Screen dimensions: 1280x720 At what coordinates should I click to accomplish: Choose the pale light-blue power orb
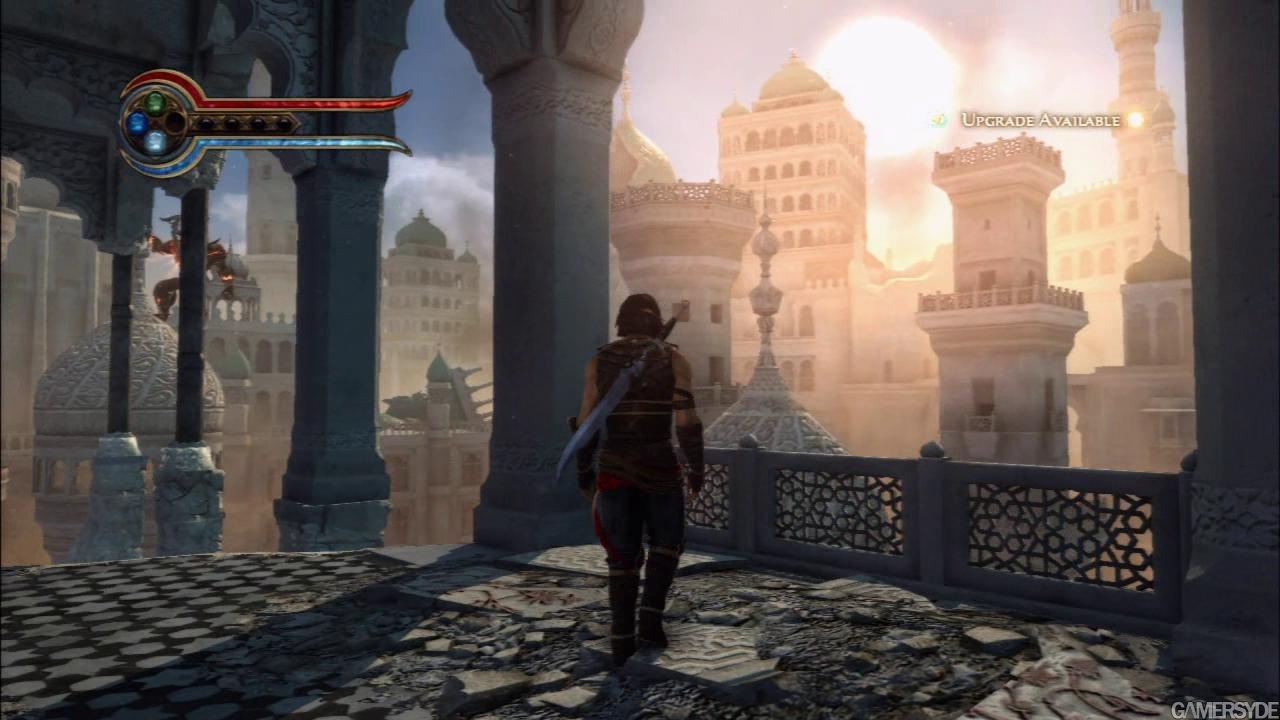click(155, 142)
